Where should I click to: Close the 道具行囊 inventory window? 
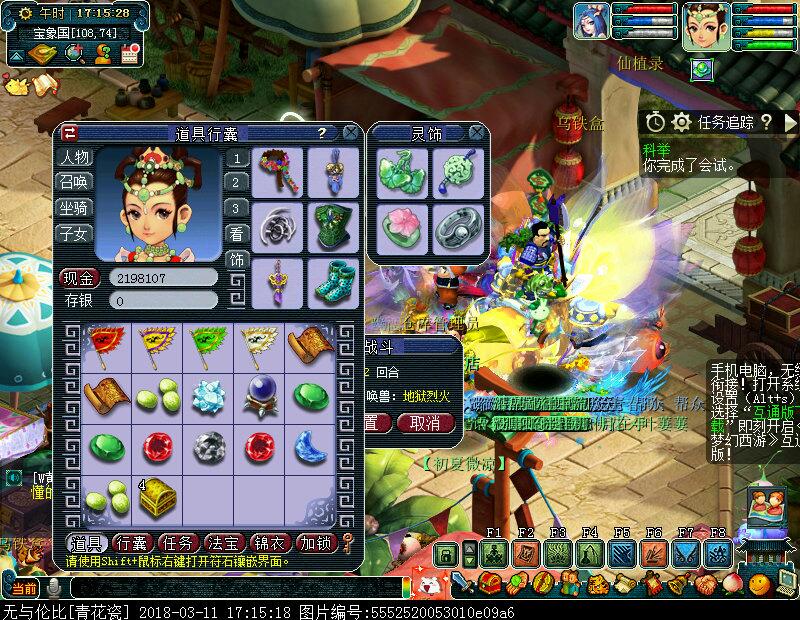(350, 132)
